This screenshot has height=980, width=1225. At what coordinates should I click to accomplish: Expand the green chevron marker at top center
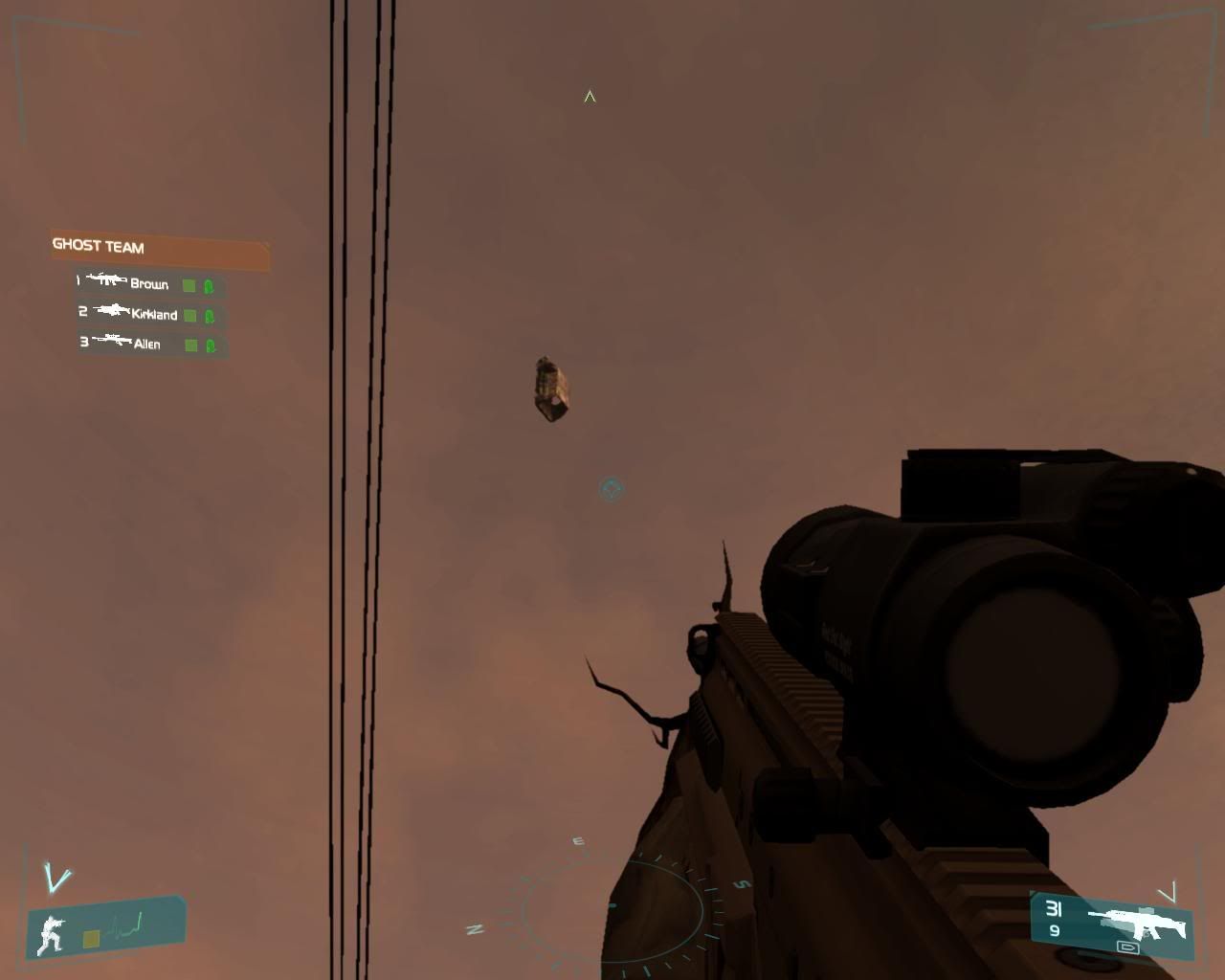point(588,96)
